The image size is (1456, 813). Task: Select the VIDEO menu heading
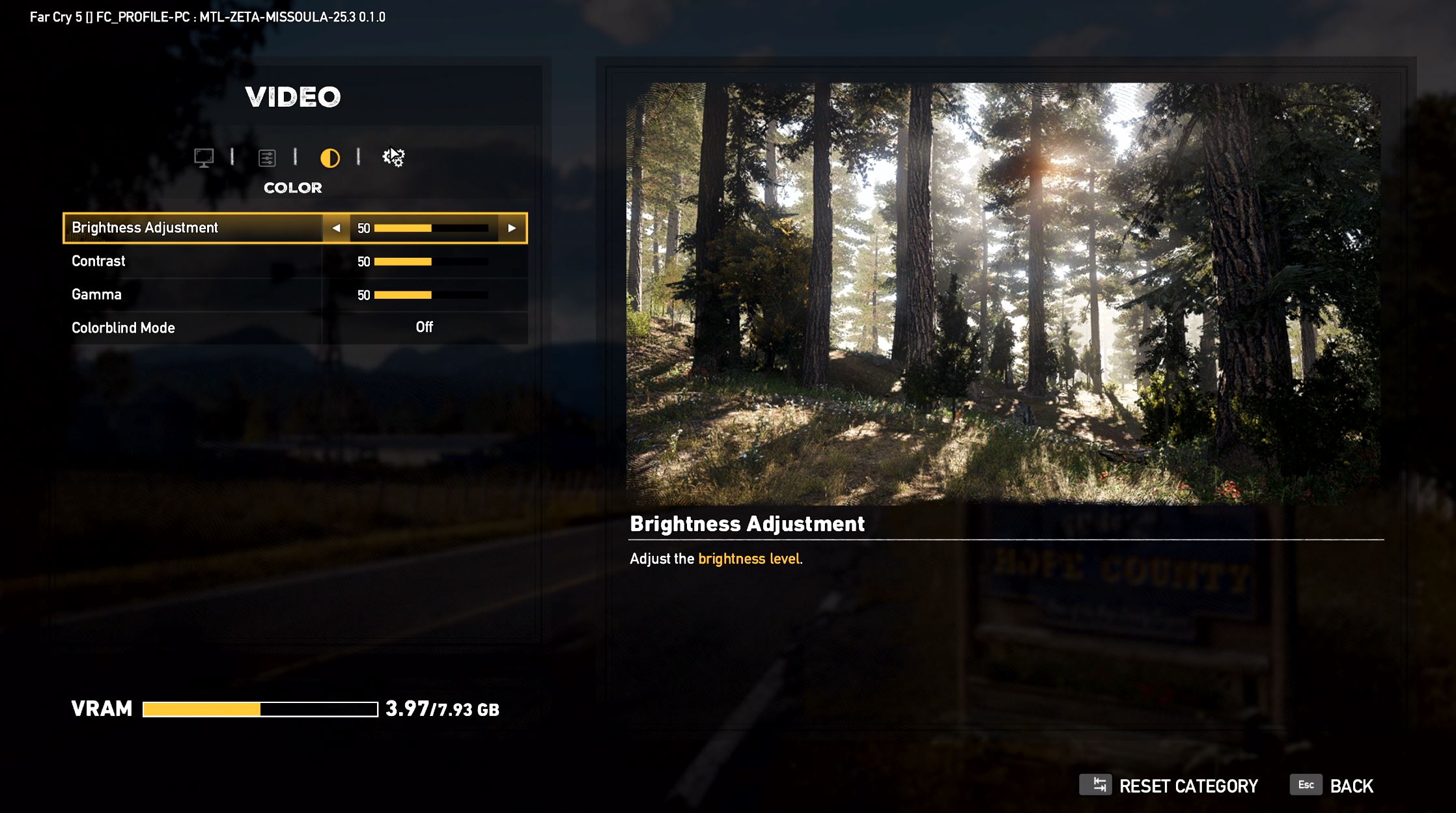click(293, 96)
